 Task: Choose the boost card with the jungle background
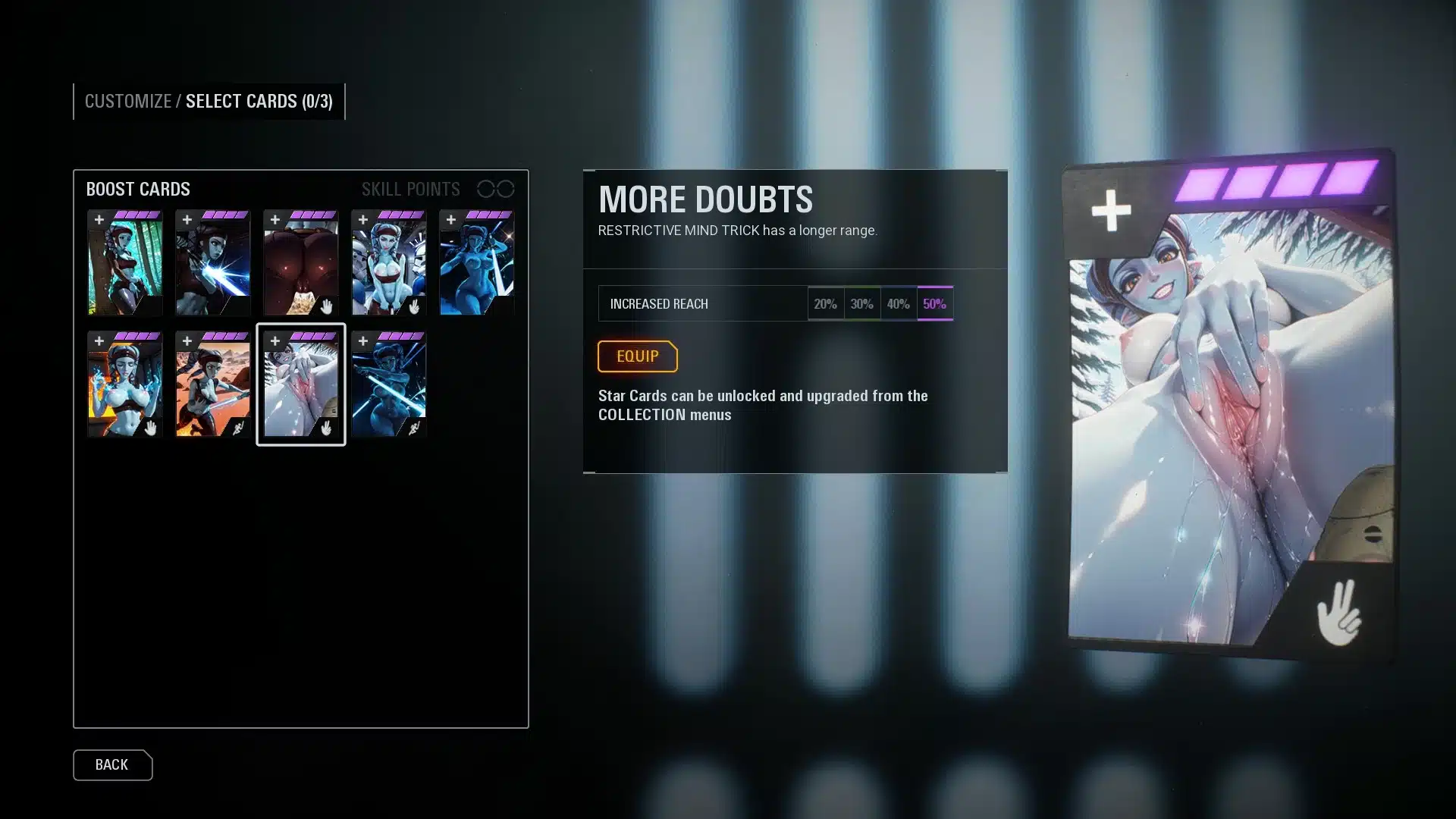(x=124, y=263)
